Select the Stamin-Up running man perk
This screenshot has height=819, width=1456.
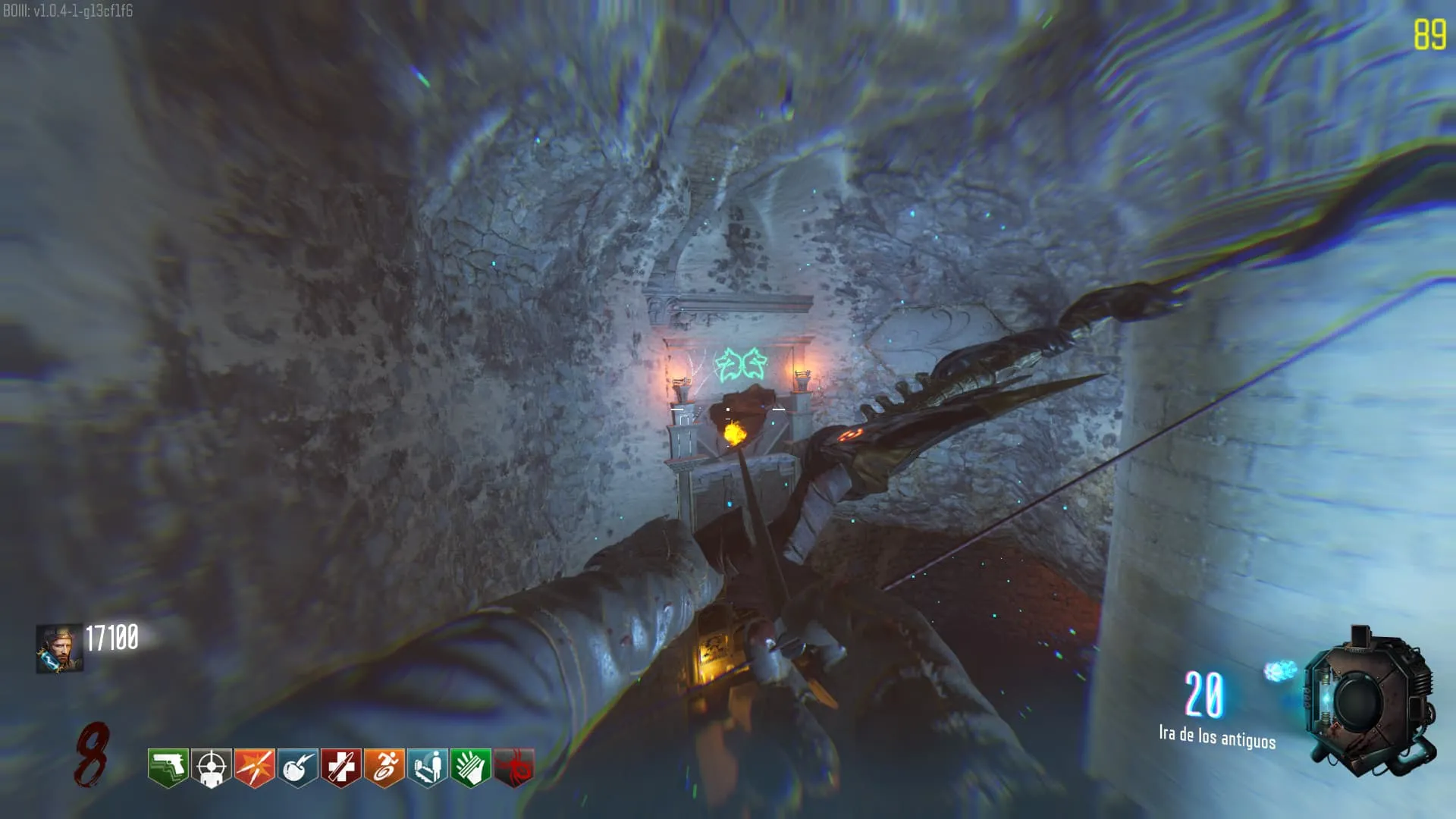tap(384, 767)
